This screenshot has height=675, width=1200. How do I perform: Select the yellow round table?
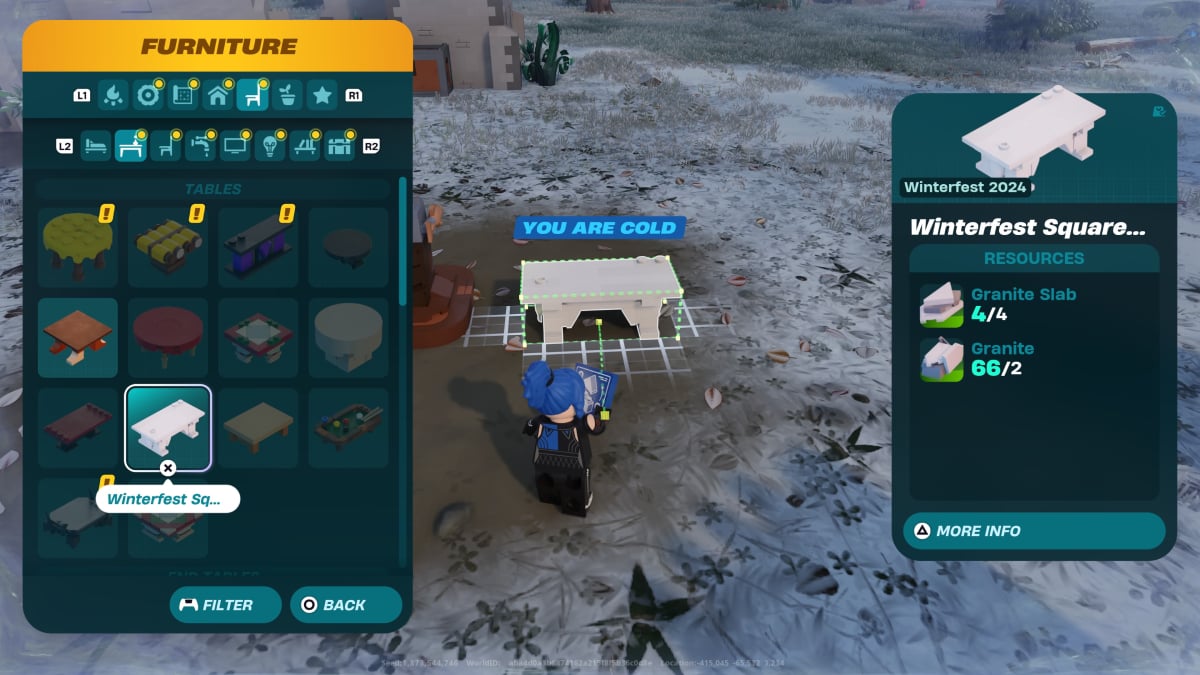(x=78, y=247)
